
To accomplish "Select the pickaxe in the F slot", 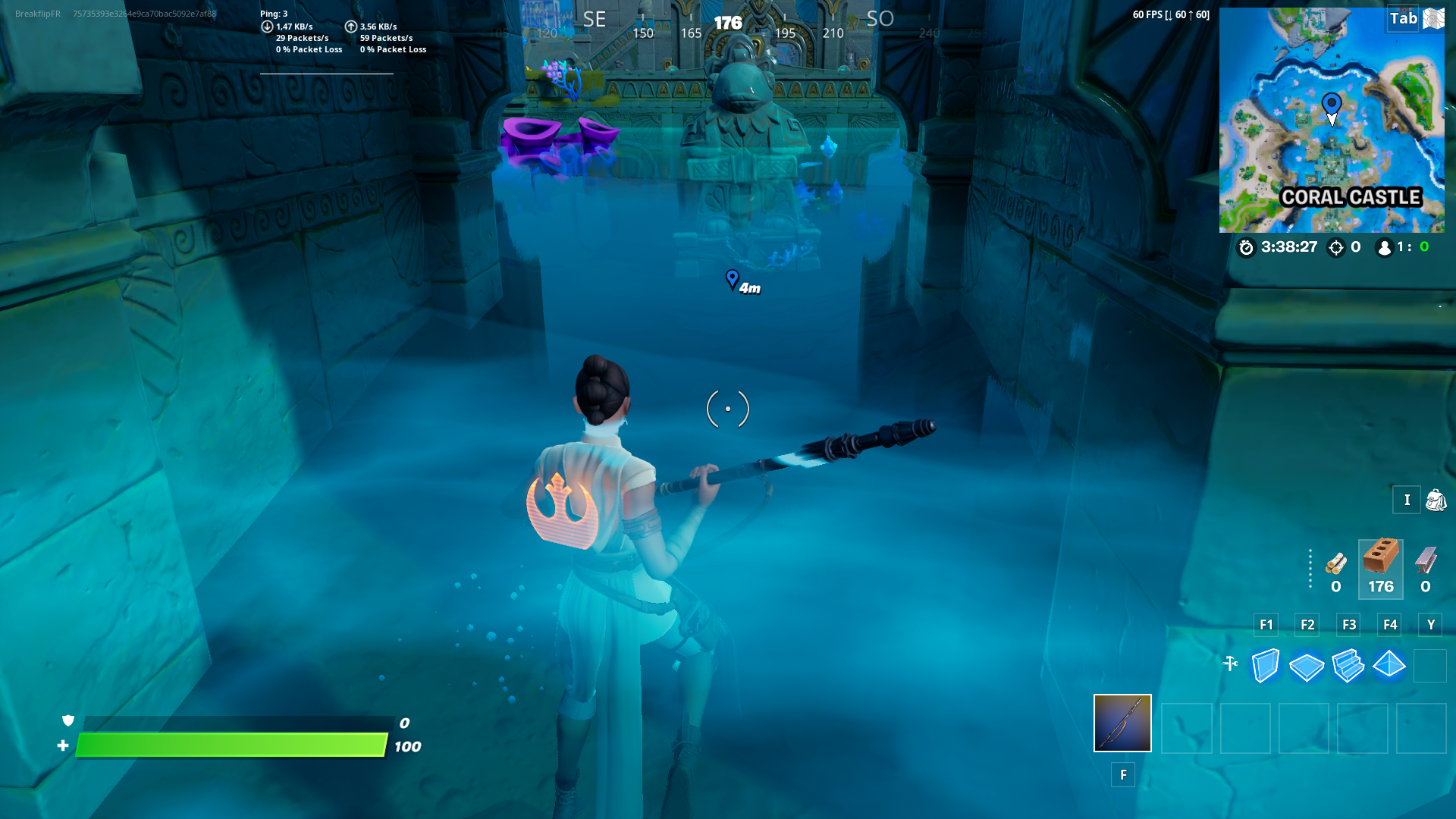I will [1122, 723].
